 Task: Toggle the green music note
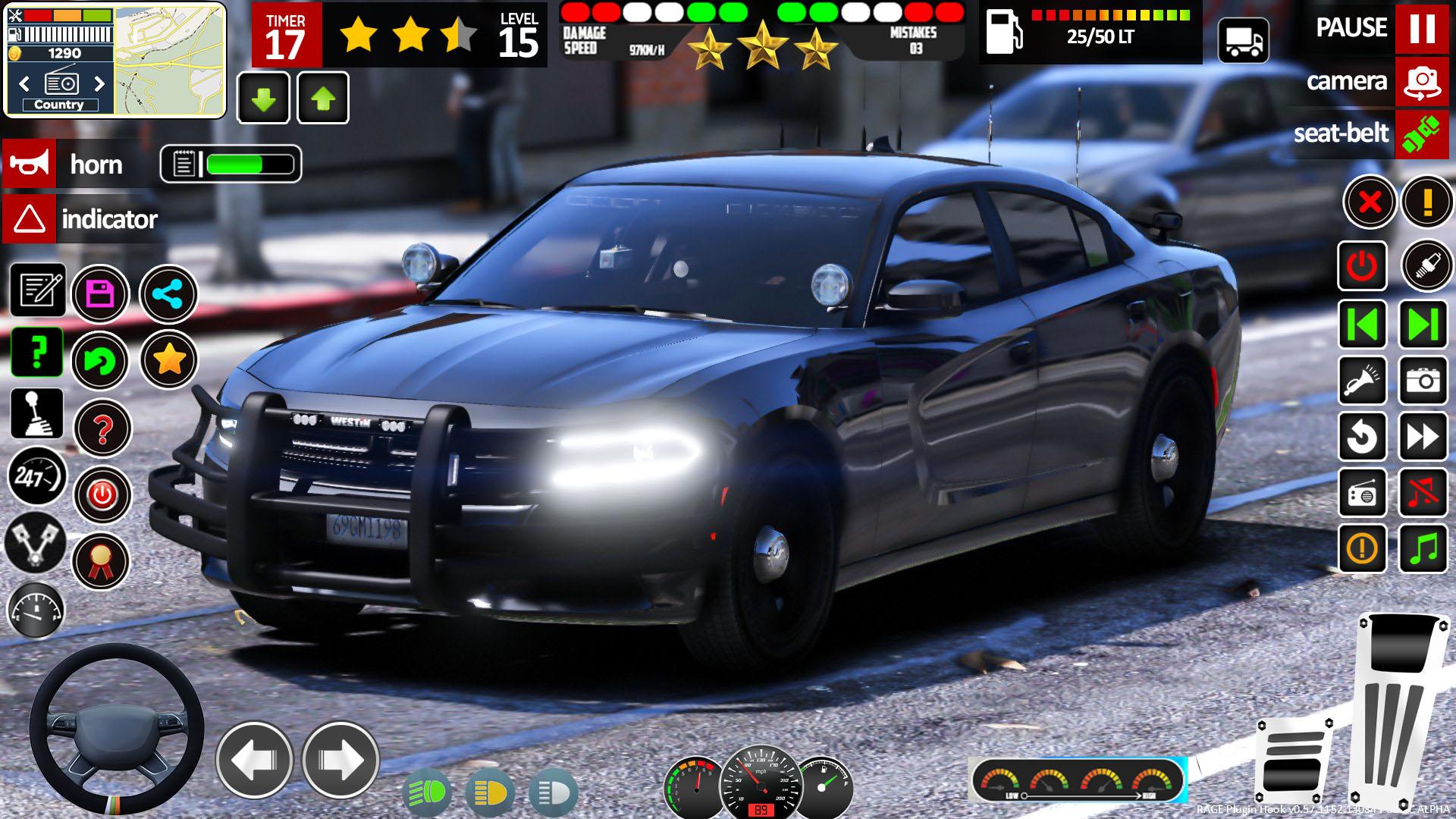point(1423,548)
